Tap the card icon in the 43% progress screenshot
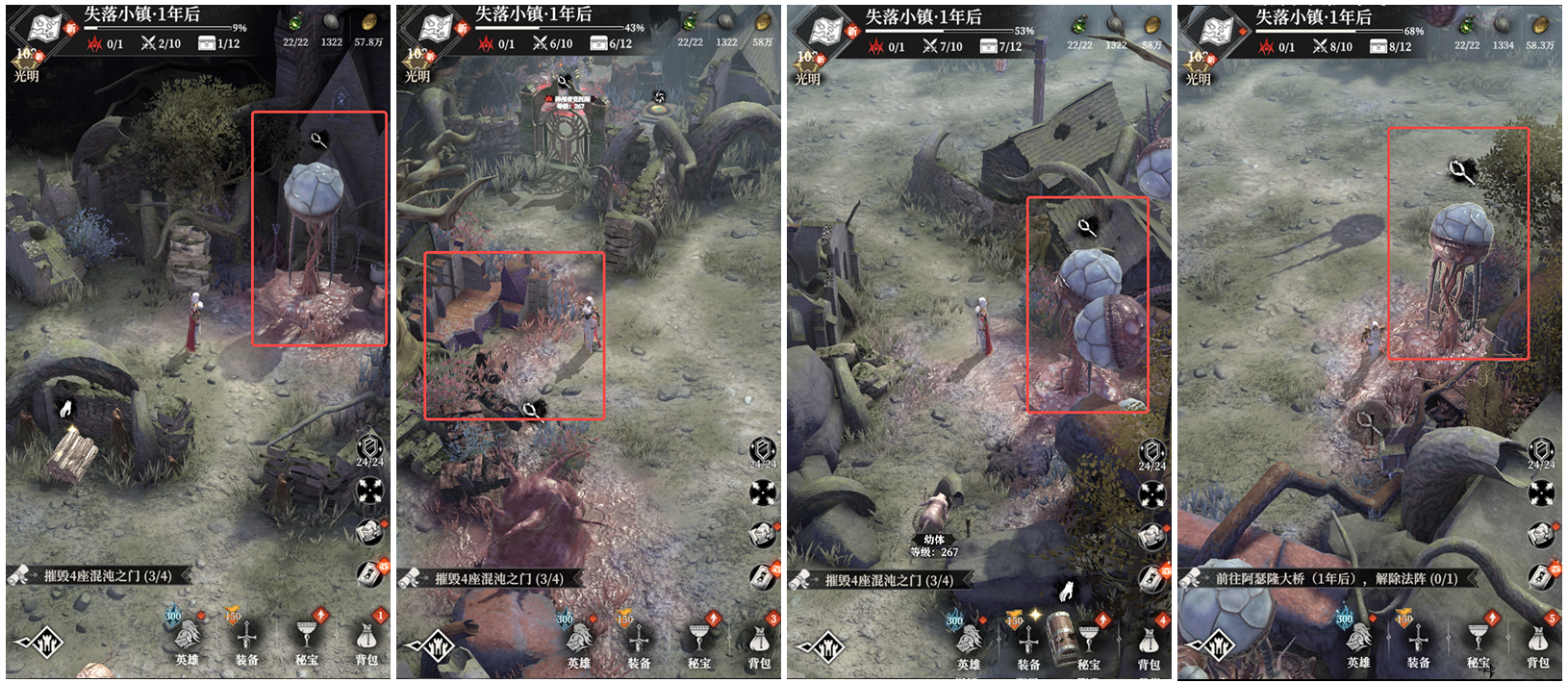The height and width of the screenshot is (683, 1568). click(761, 577)
